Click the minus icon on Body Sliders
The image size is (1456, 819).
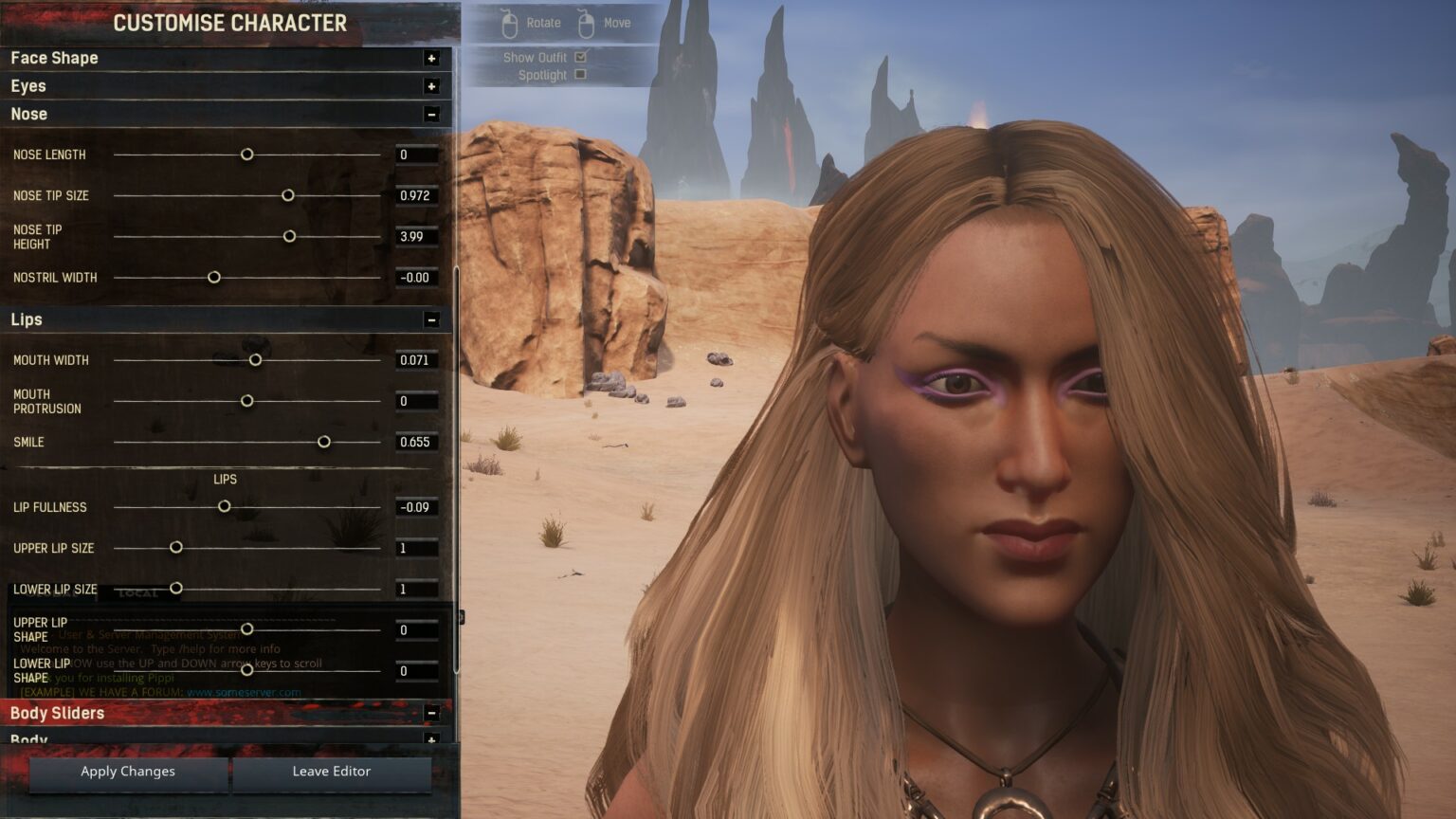[x=433, y=712]
